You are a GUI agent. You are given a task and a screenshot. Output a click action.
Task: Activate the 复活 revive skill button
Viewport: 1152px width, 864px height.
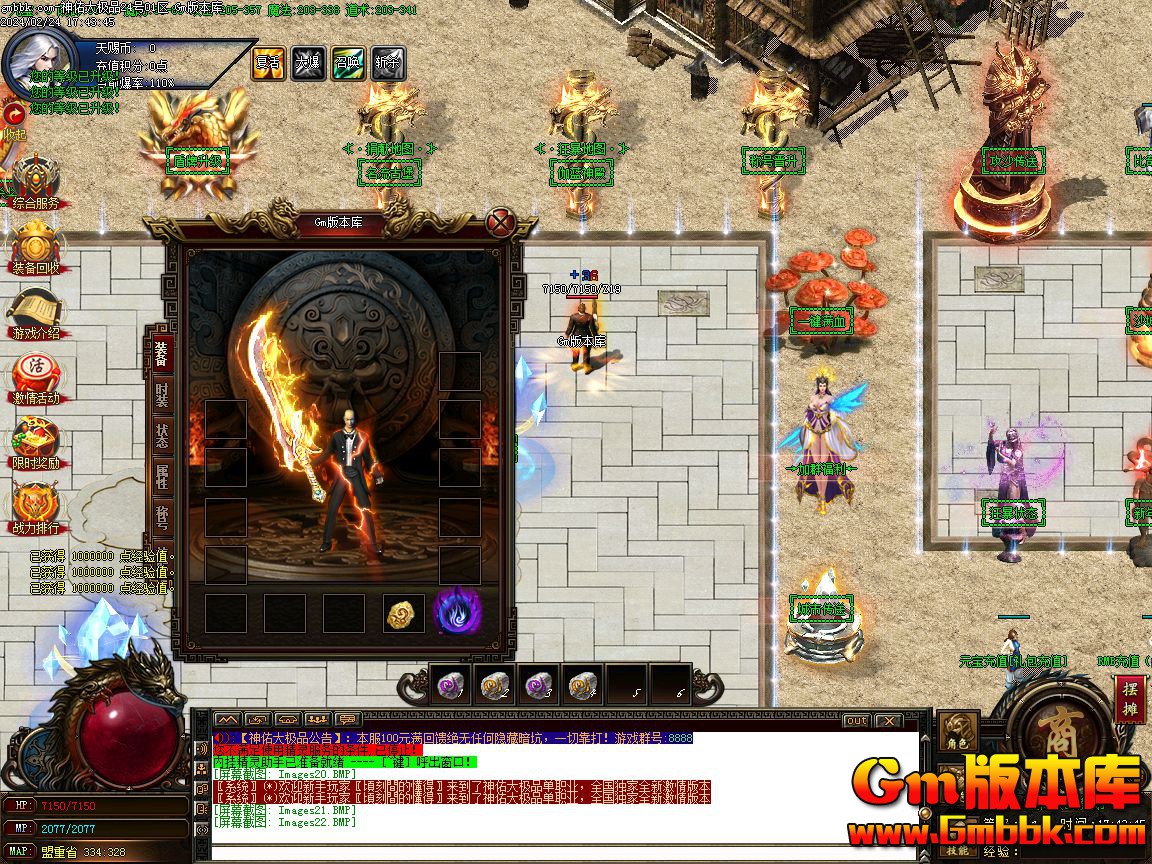click(268, 64)
